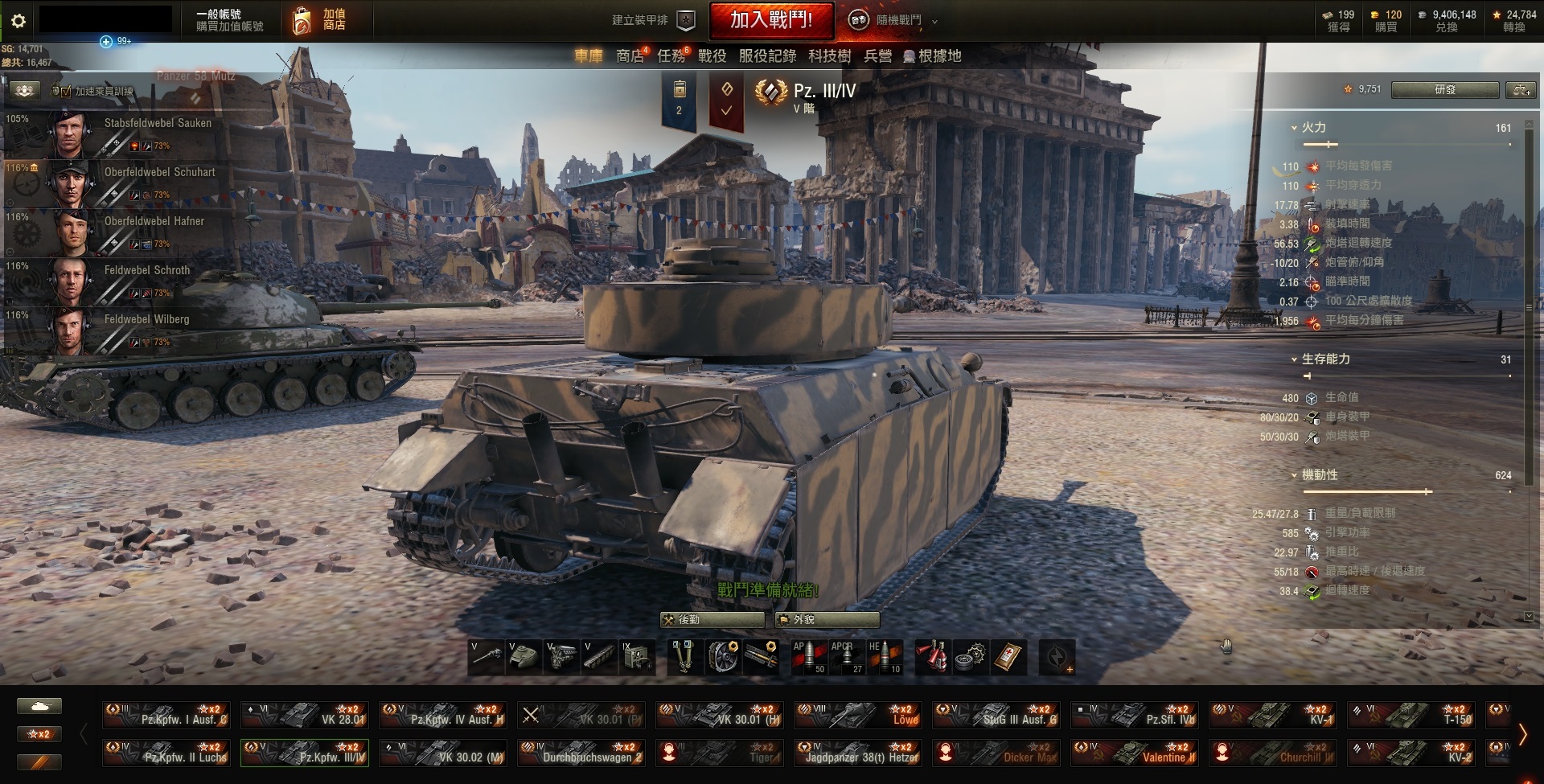This screenshot has height=784, width=1544.
Task: Show the Service Record tab
Action: [767, 55]
